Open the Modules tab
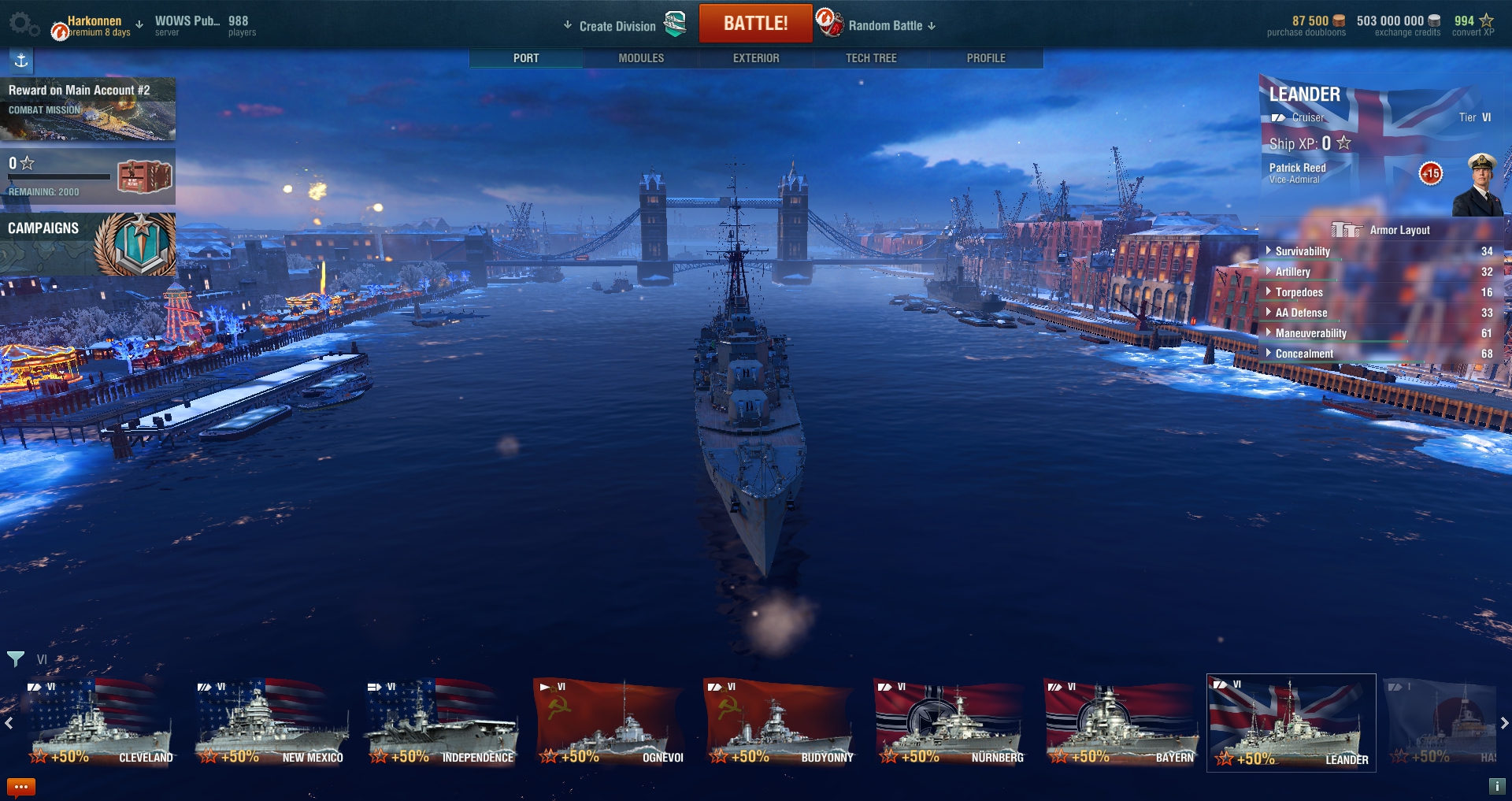The image size is (1512, 801). click(x=641, y=58)
